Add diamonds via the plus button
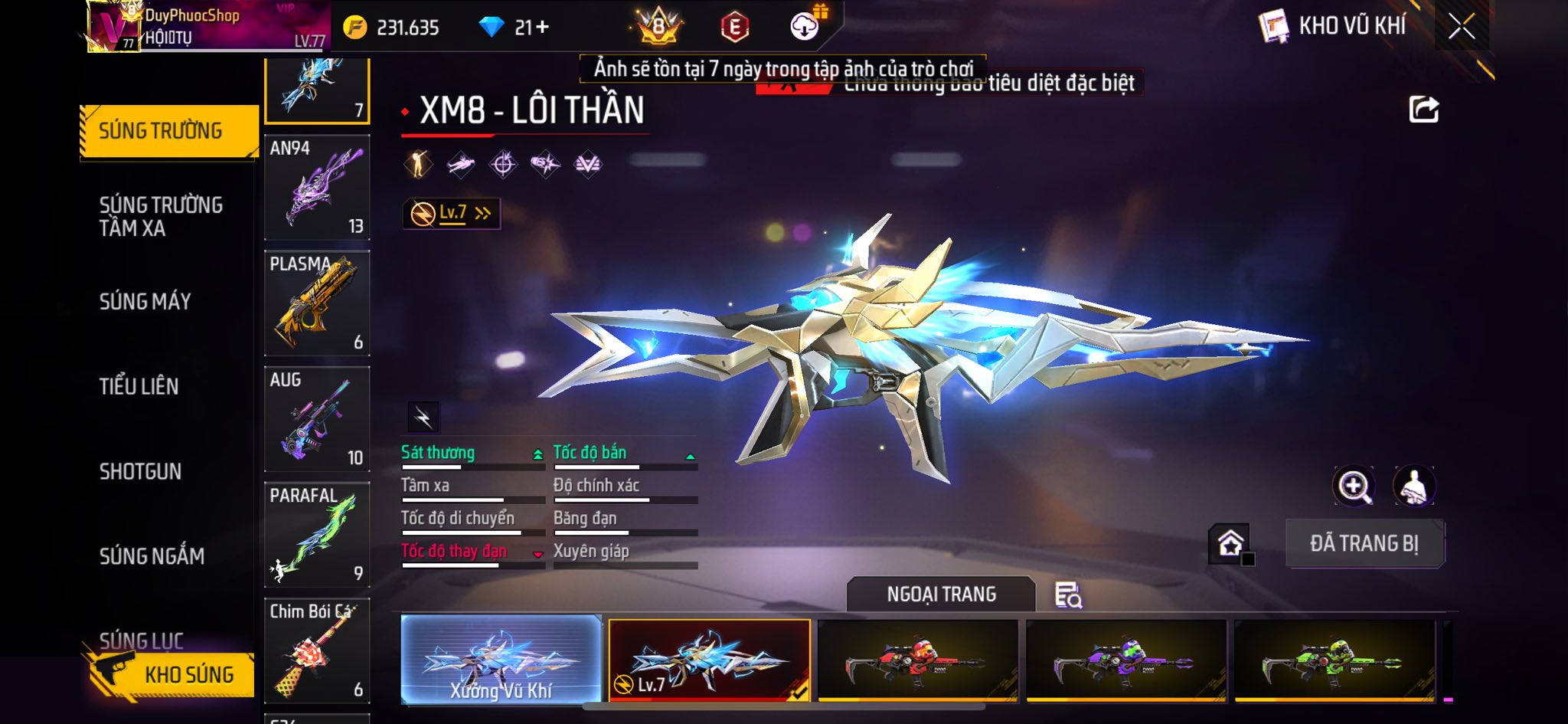Viewport: 1568px width, 724px height. point(542,28)
